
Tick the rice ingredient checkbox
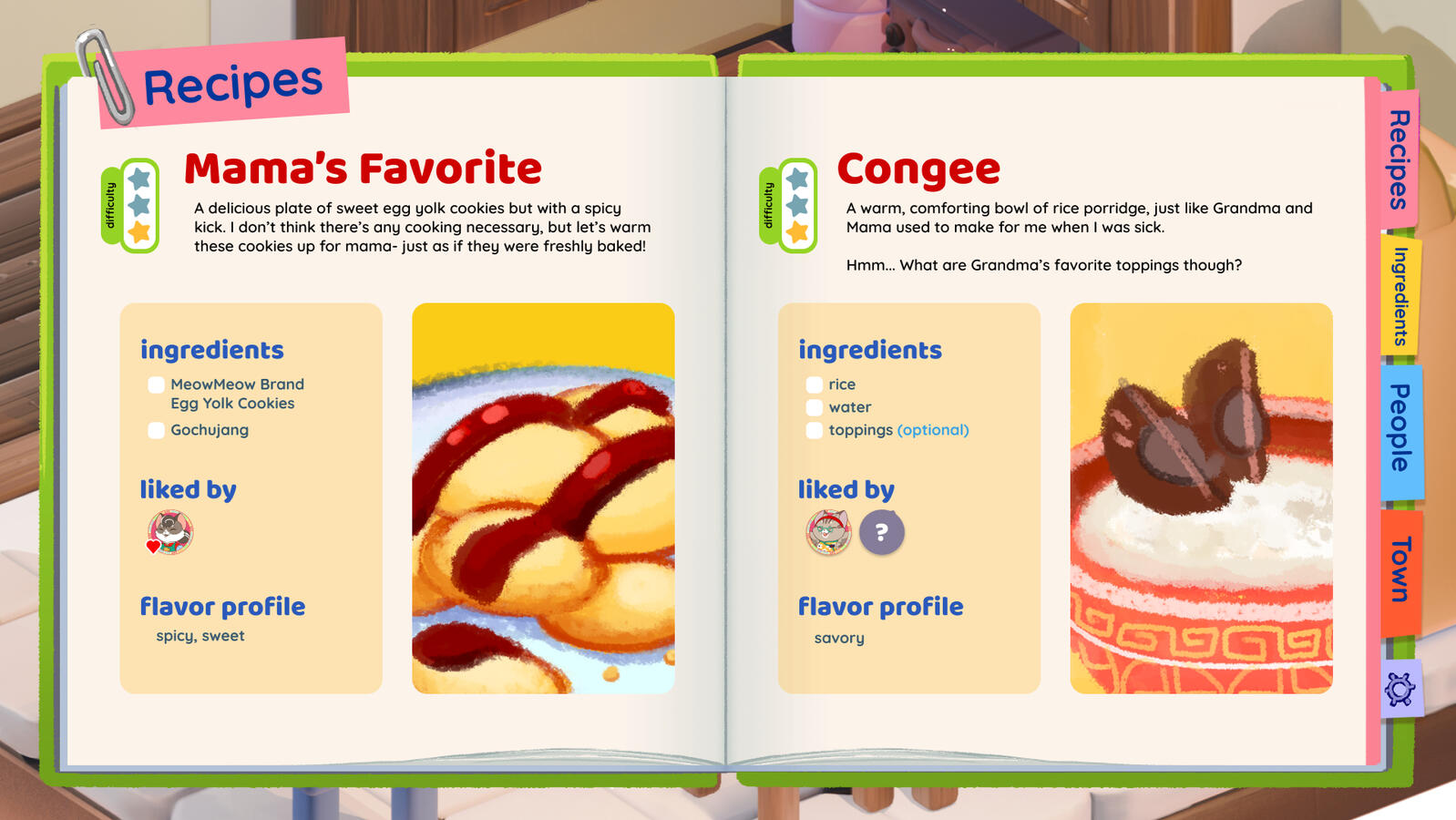pos(815,384)
